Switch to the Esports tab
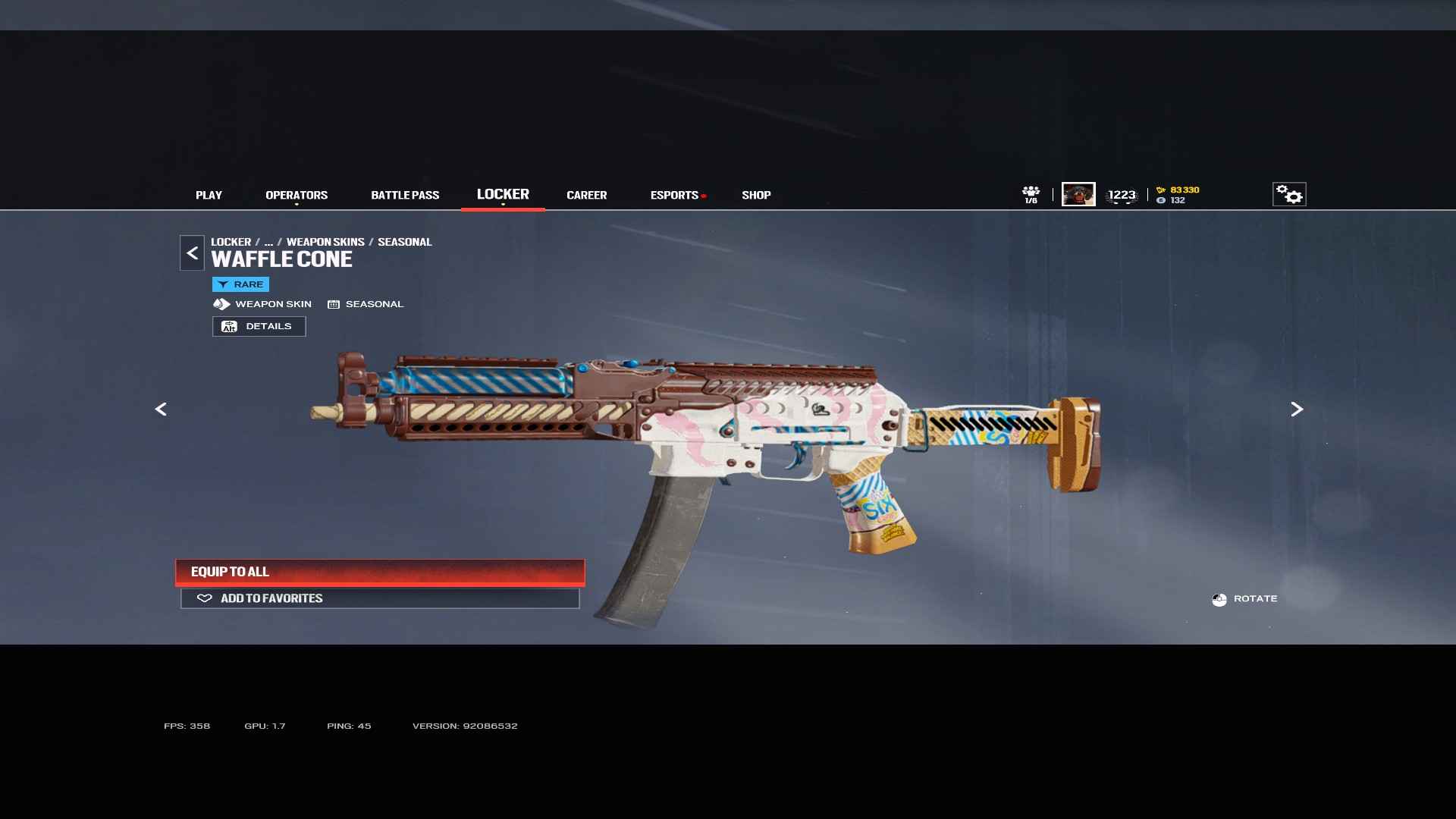 (x=674, y=195)
